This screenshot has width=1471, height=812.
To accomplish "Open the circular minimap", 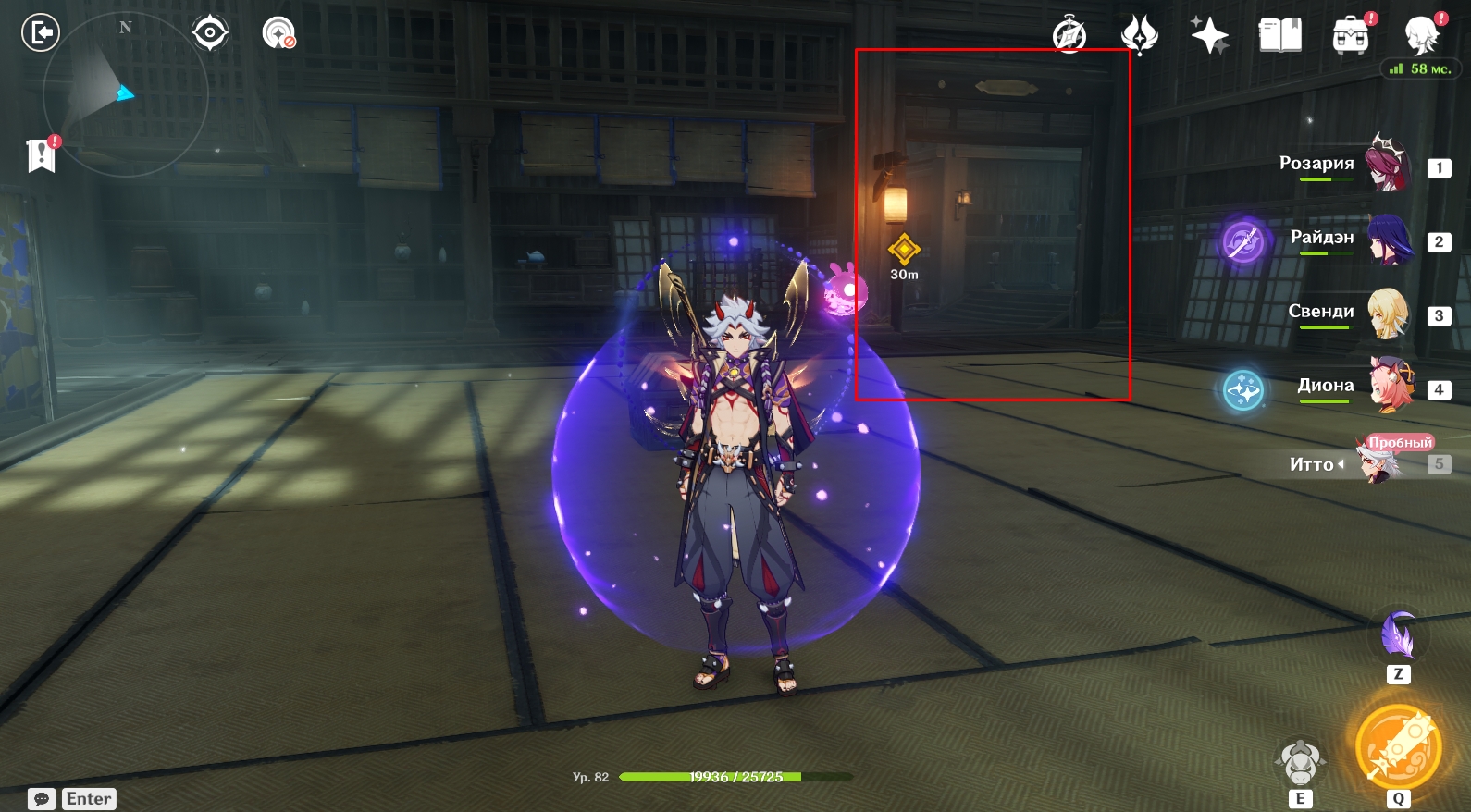I will pyautogui.click(x=125, y=93).
